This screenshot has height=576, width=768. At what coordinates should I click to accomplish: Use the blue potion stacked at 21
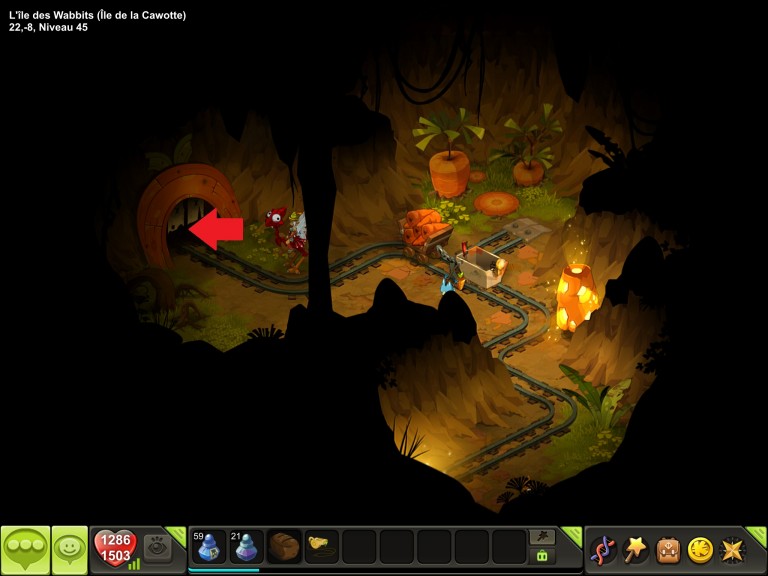[x=247, y=547]
